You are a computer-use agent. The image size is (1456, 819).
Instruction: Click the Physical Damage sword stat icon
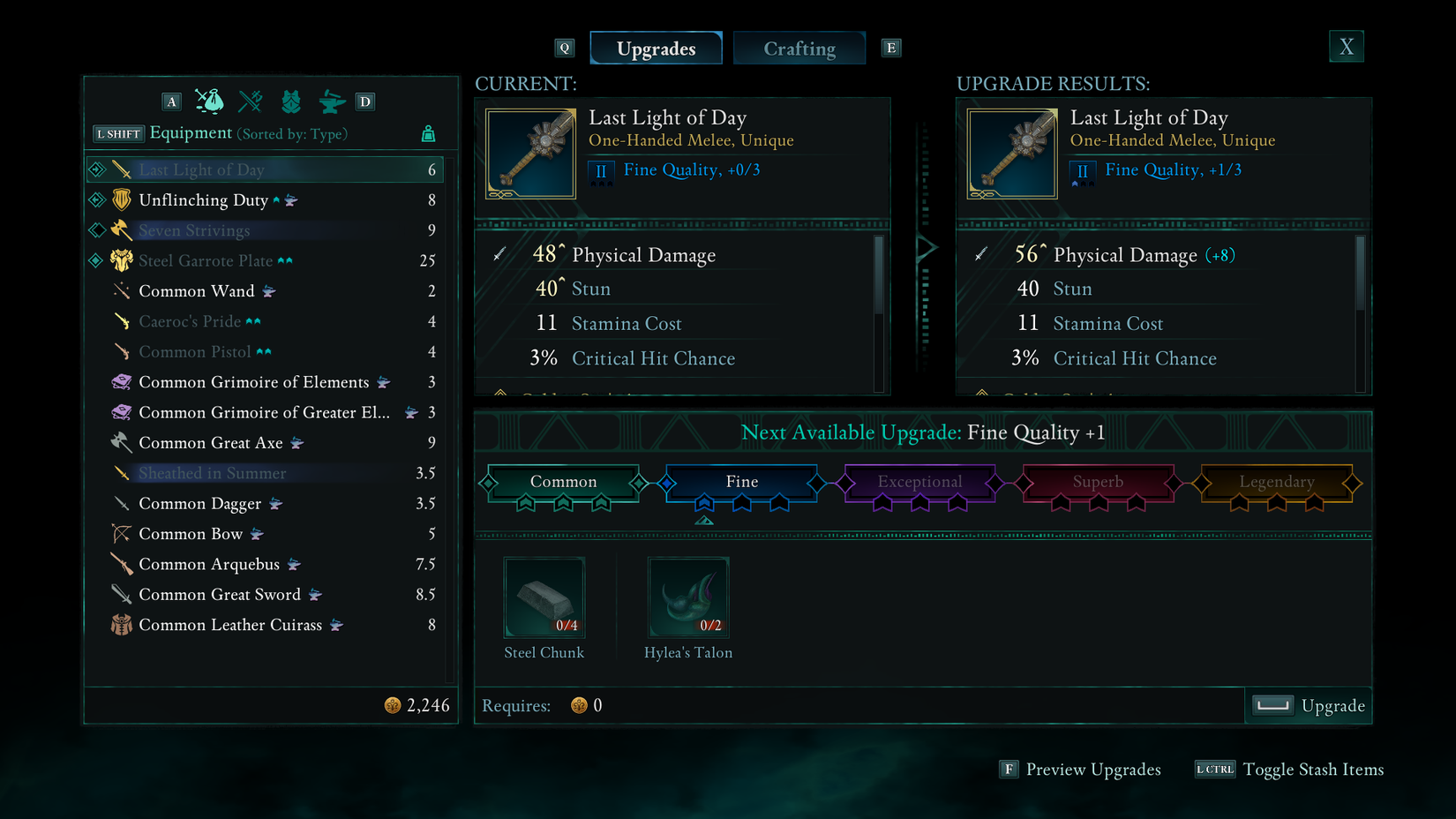499,253
